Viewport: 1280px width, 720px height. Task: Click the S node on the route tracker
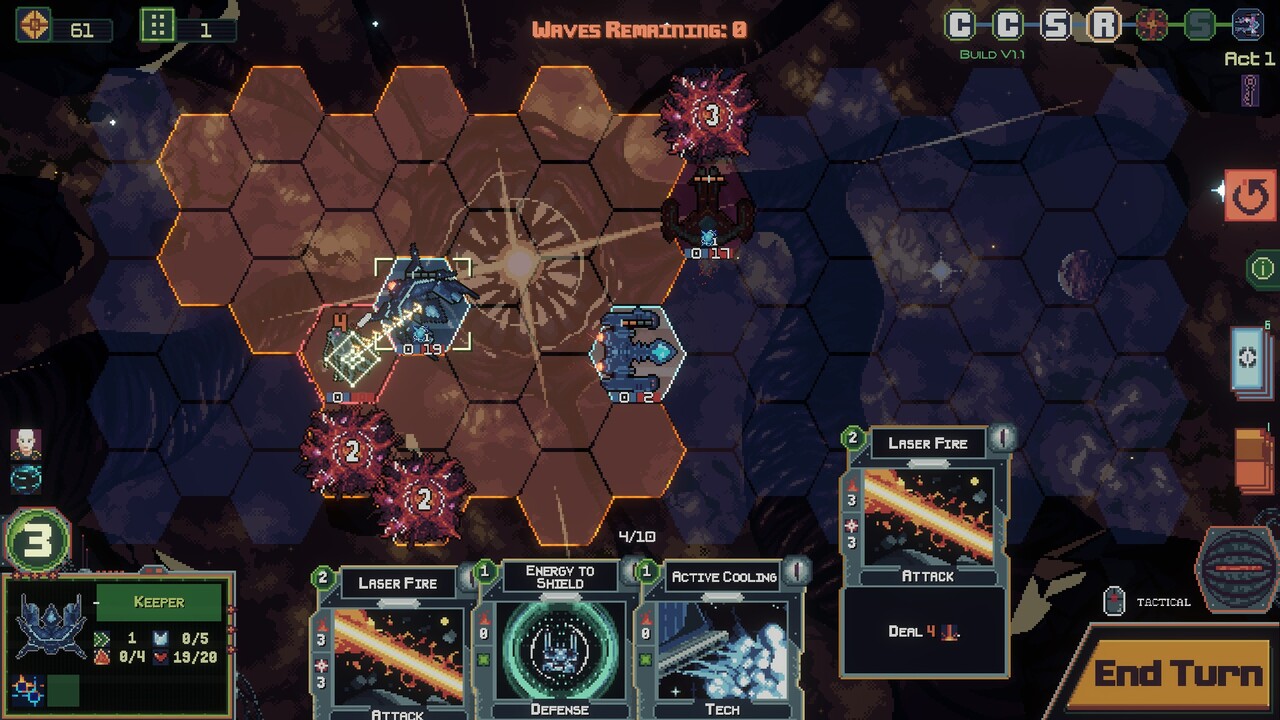tap(1056, 25)
